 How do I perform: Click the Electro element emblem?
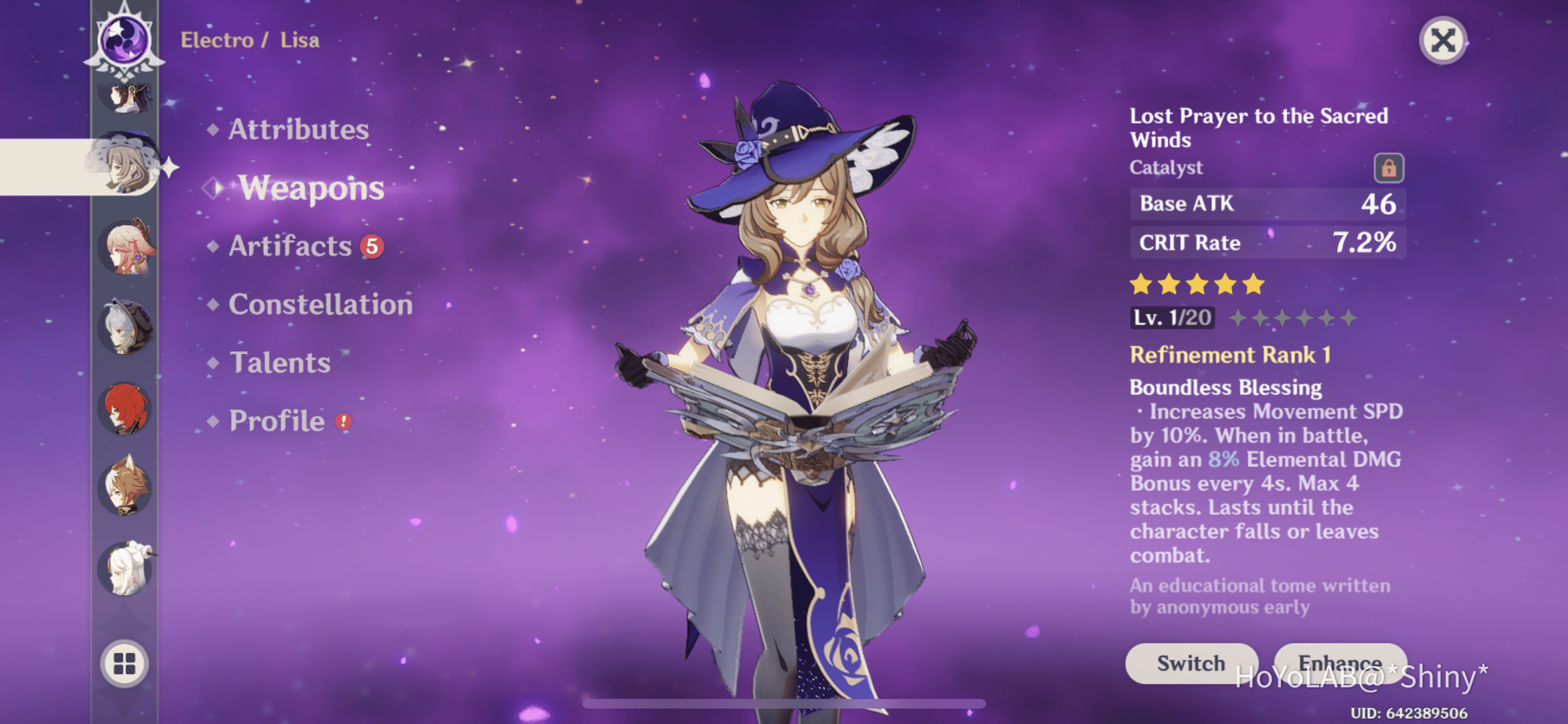click(125, 40)
